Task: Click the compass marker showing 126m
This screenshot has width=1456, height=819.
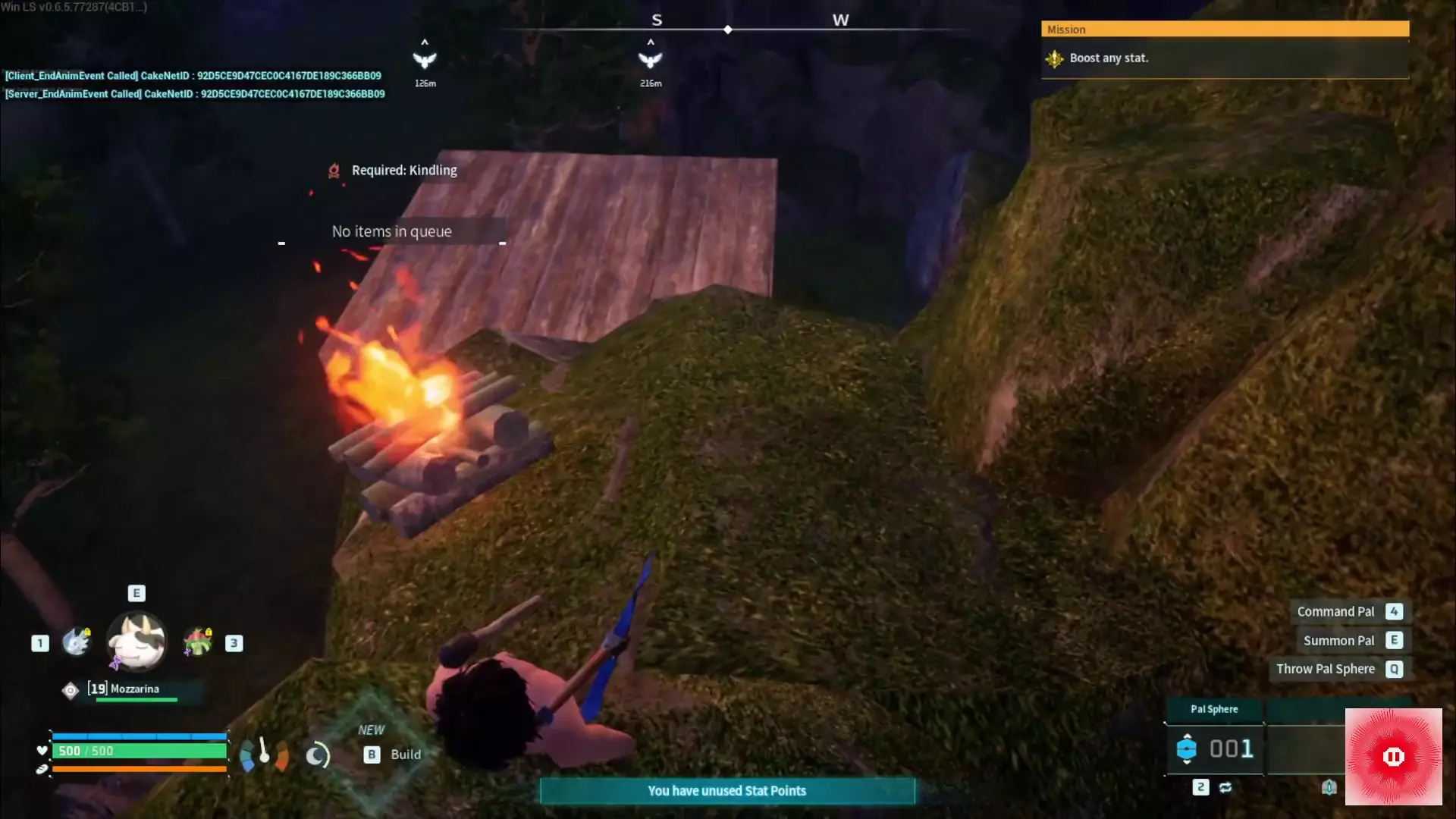Action: coord(425,60)
